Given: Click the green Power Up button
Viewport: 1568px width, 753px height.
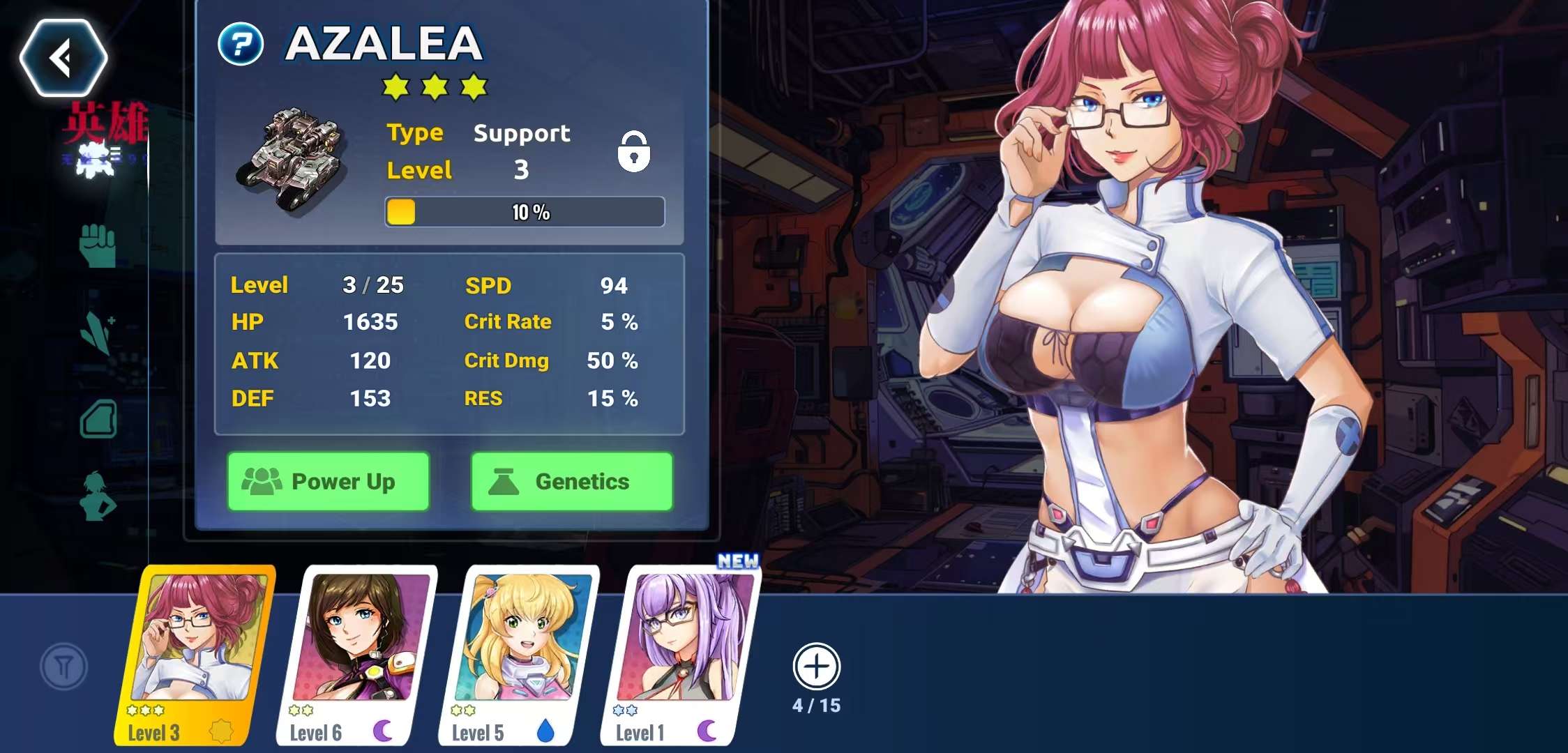Looking at the screenshot, I should click(329, 482).
